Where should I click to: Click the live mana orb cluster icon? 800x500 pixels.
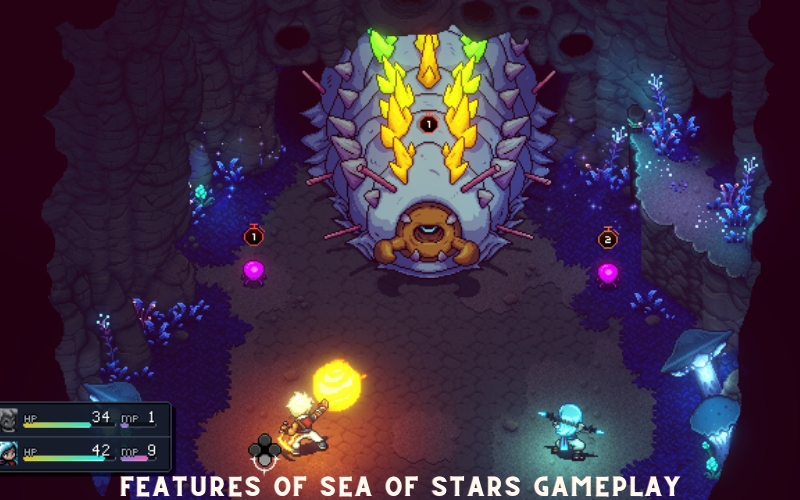pos(264,449)
